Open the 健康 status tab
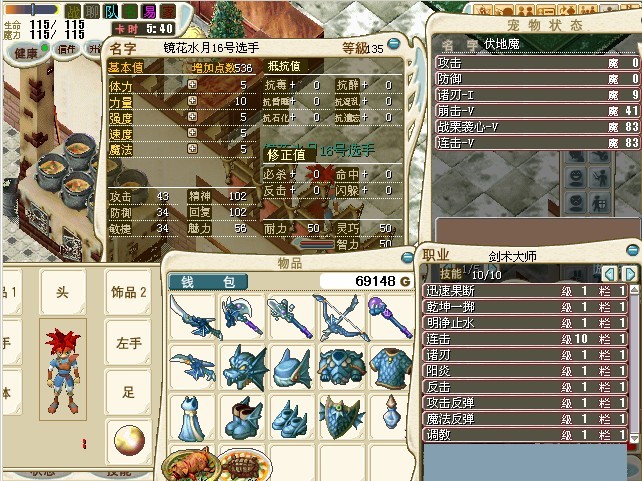This screenshot has width=642, height=481. point(25,52)
